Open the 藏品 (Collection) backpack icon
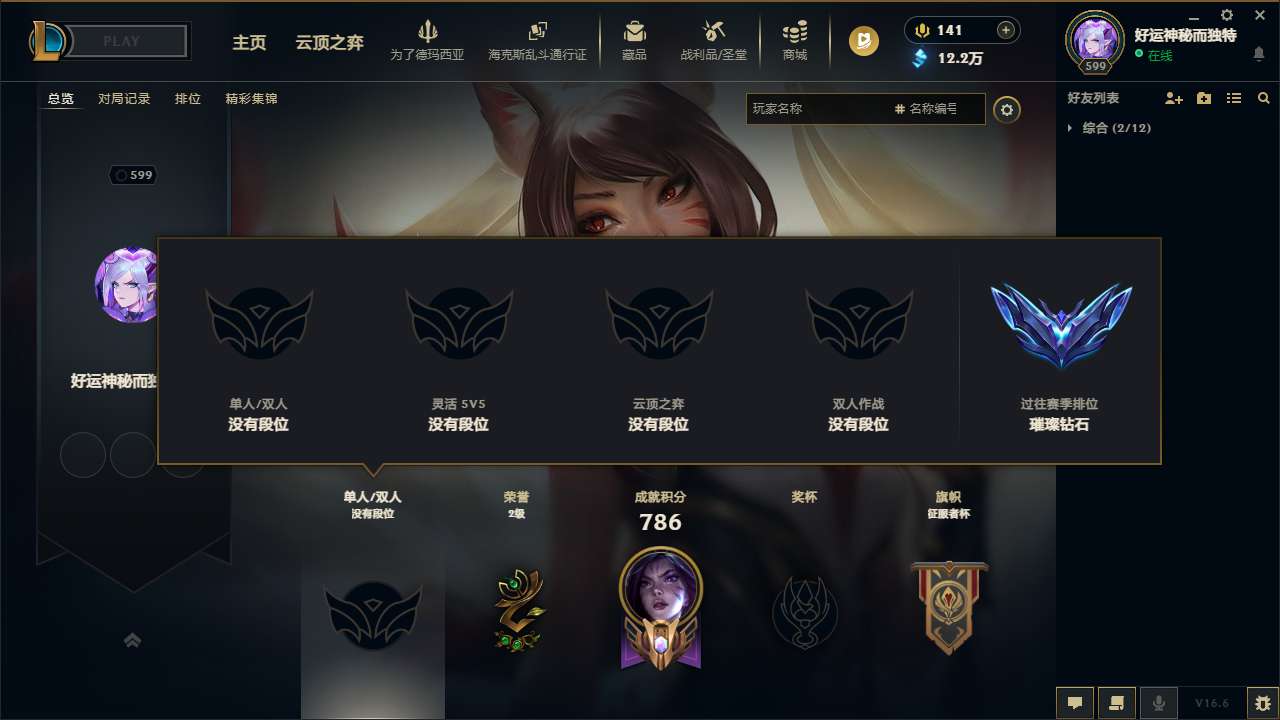This screenshot has height=720, width=1280. [x=634, y=32]
